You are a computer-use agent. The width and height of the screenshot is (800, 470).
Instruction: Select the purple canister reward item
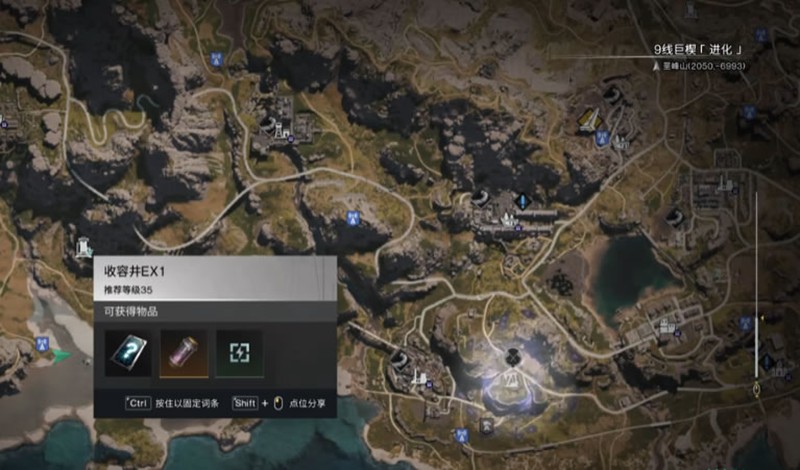184,354
